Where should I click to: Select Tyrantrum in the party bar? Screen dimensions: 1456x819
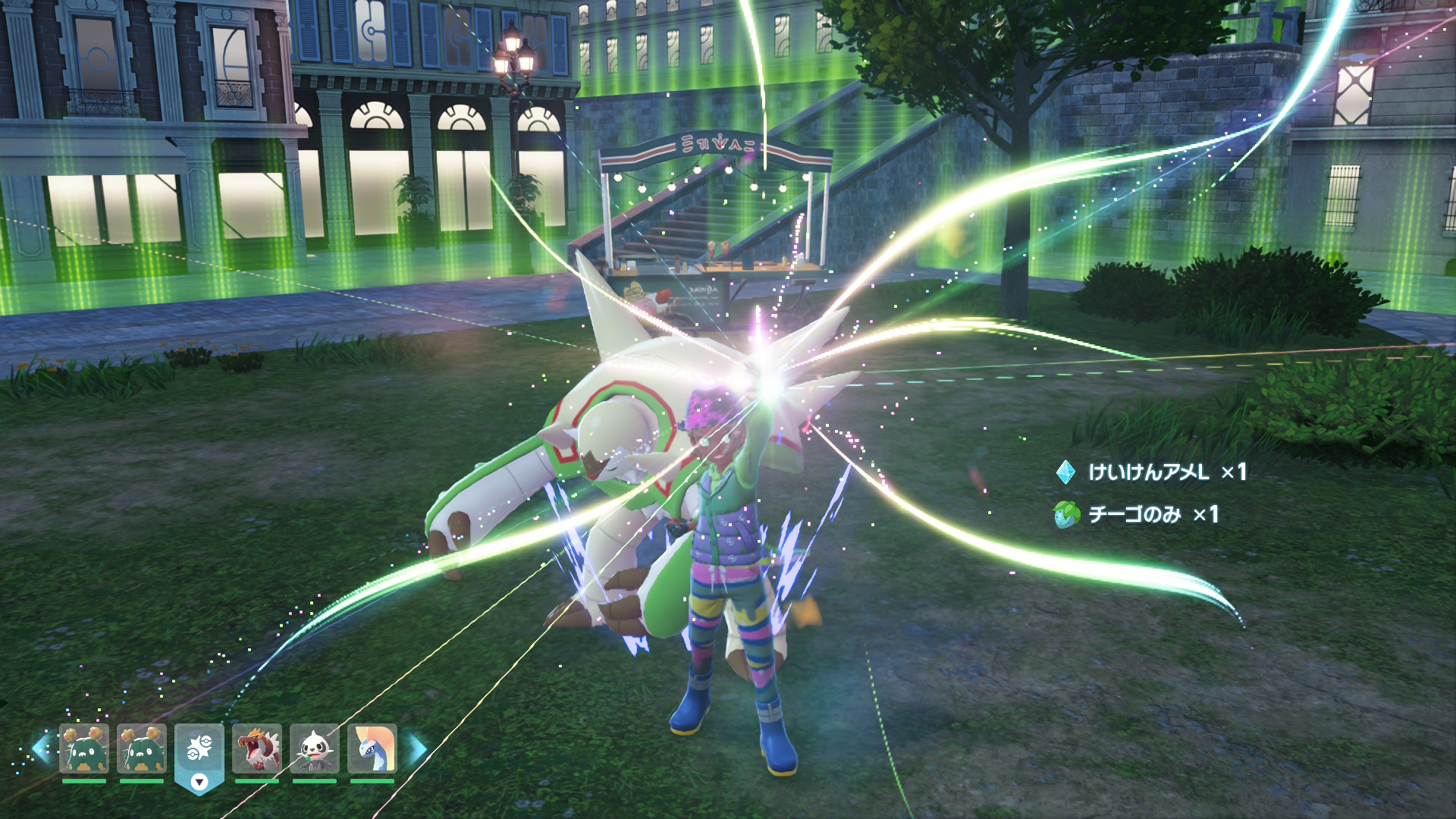(256, 748)
